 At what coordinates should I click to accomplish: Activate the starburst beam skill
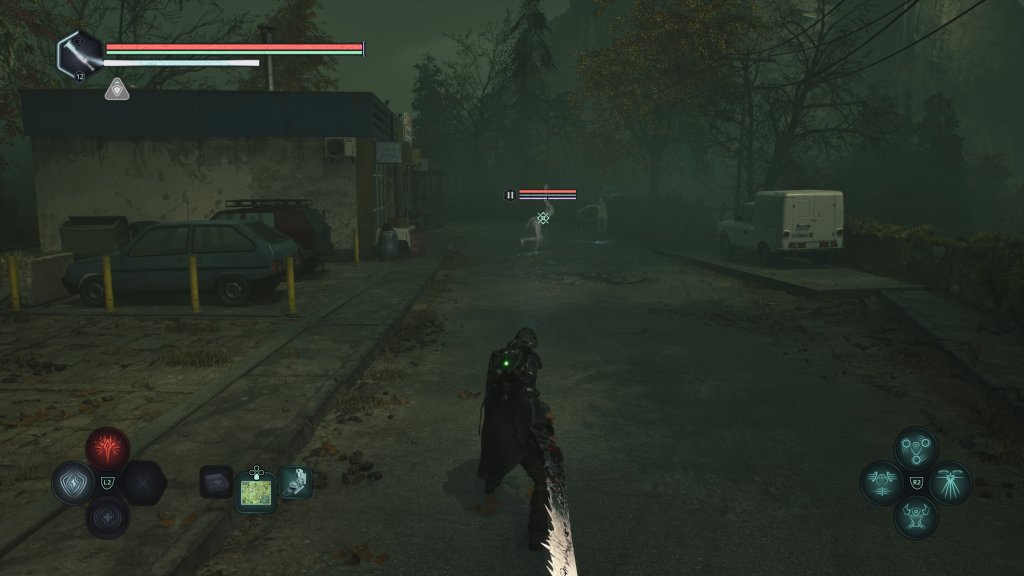tap(950, 483)
